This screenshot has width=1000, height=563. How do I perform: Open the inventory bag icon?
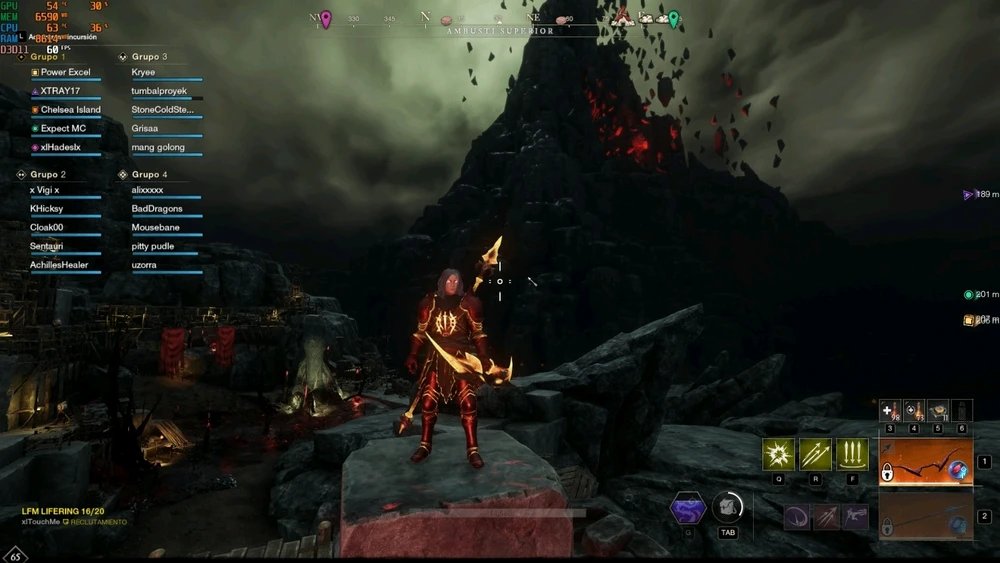727,507
